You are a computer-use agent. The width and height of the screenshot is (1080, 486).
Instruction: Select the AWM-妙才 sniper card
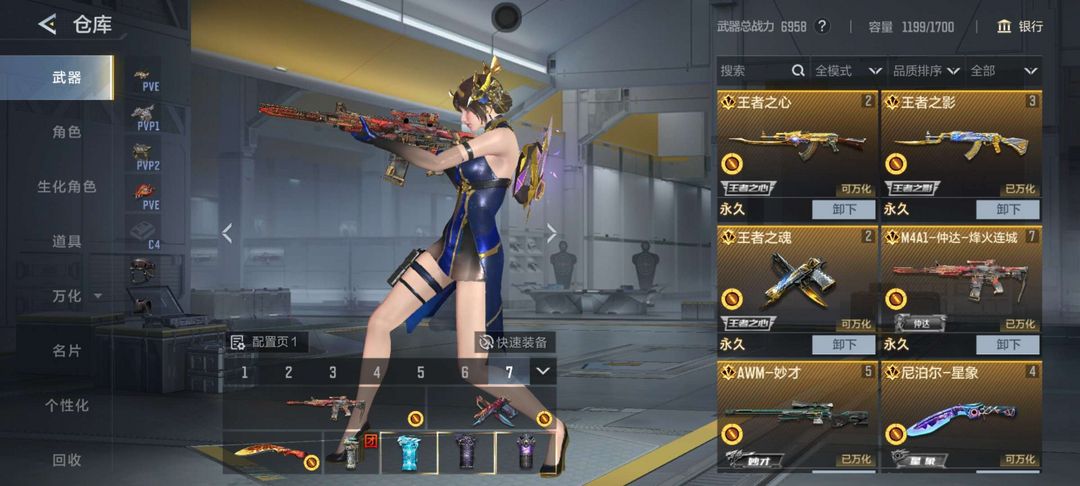click(x=797, y=415)
